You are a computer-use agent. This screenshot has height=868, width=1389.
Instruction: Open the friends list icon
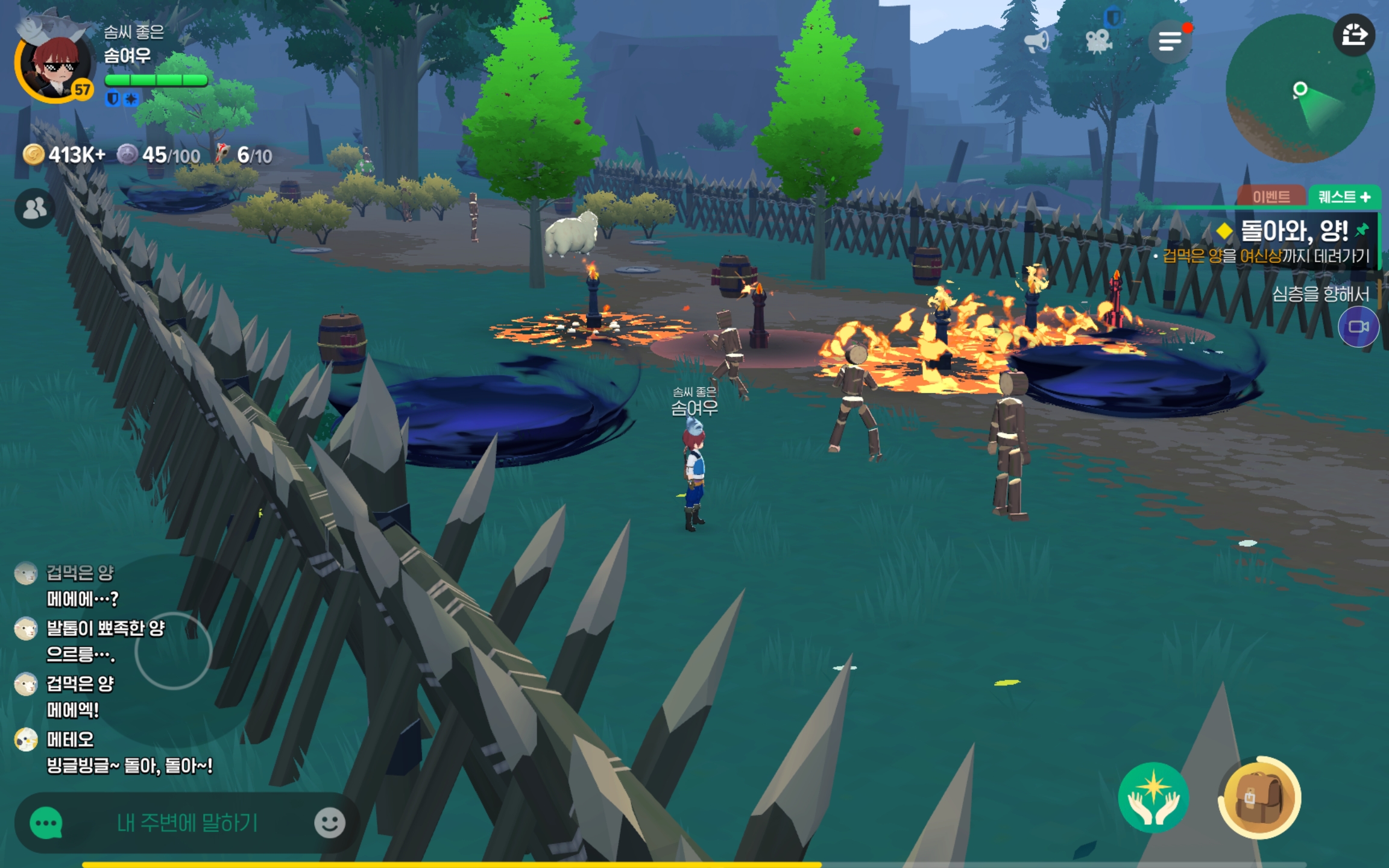[x=34, y=209]
